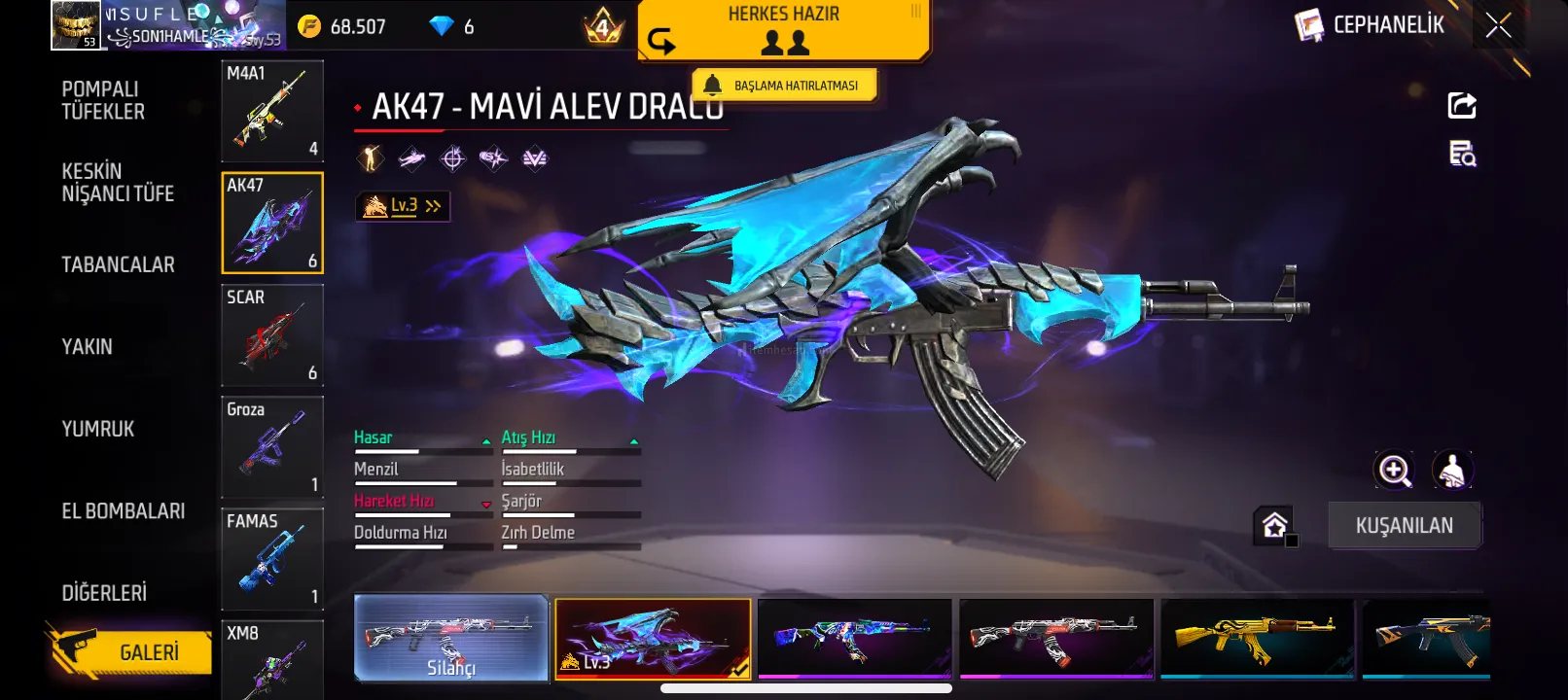
Task: Show the Yumruk category
Action: coord(98,429)
